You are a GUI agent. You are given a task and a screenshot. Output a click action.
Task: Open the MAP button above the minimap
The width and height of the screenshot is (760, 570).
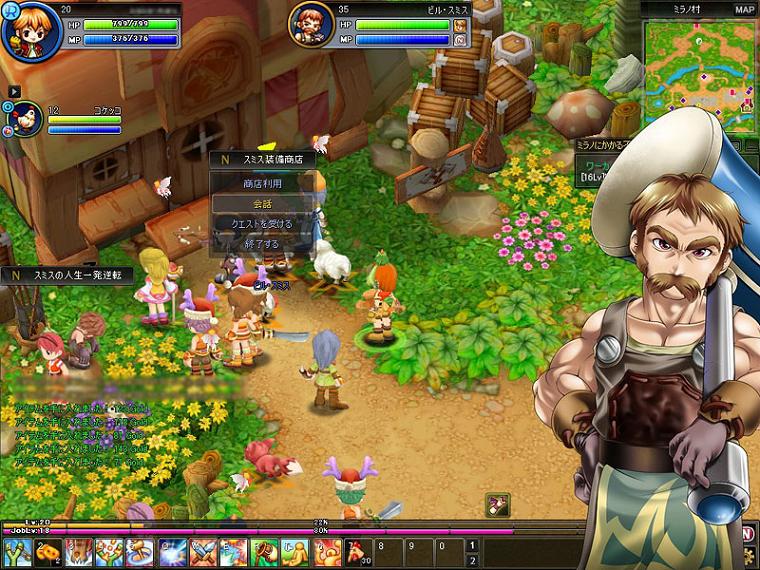(744, 9)
